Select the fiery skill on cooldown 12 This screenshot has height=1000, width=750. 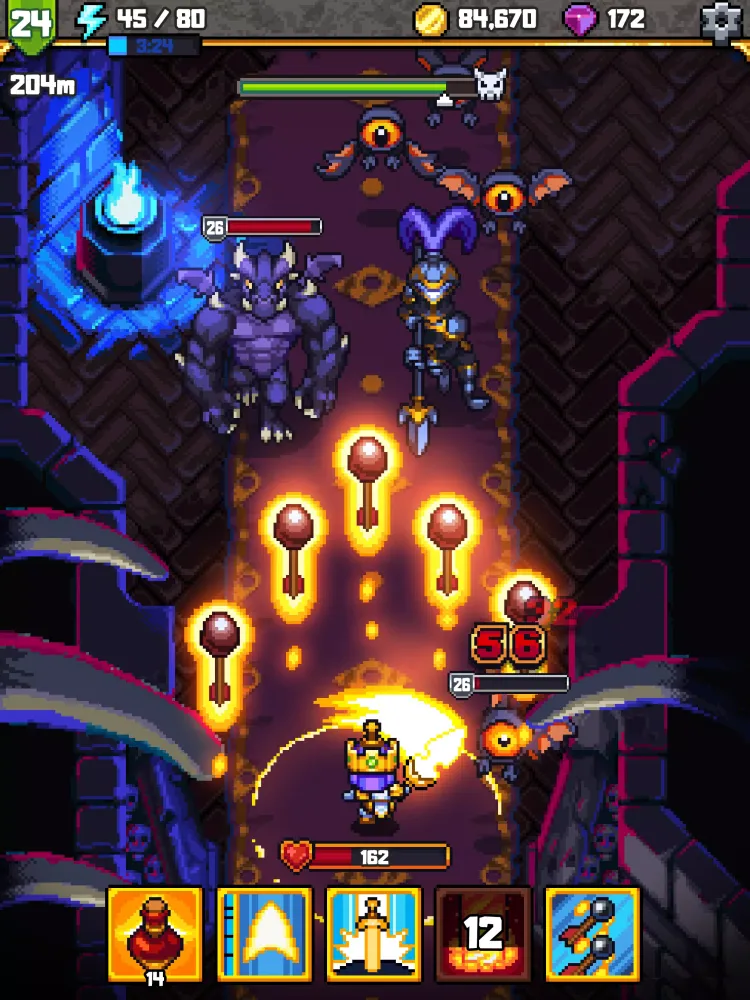pyautogui.click(x=483, y=933)
